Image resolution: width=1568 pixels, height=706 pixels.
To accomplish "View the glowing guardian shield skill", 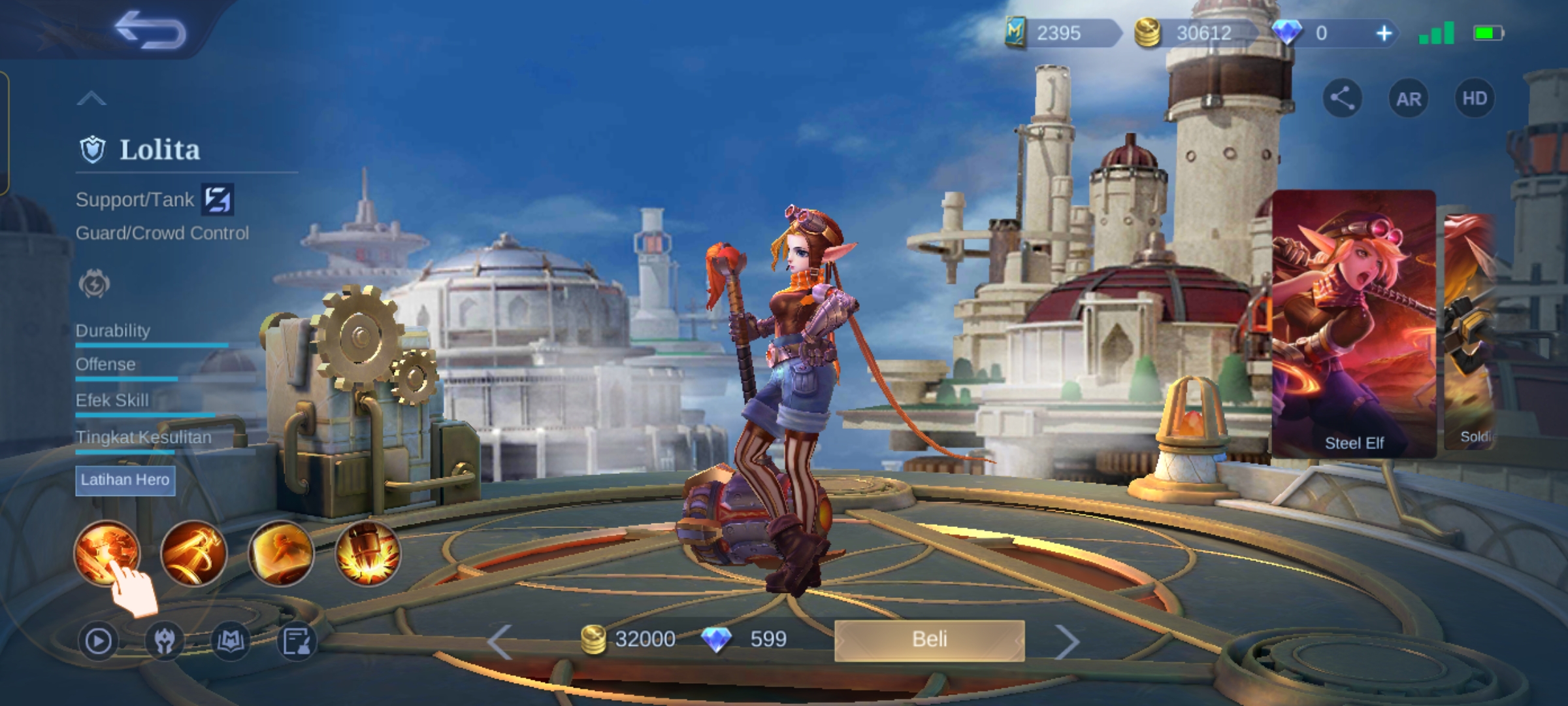I will pos(281,553).
